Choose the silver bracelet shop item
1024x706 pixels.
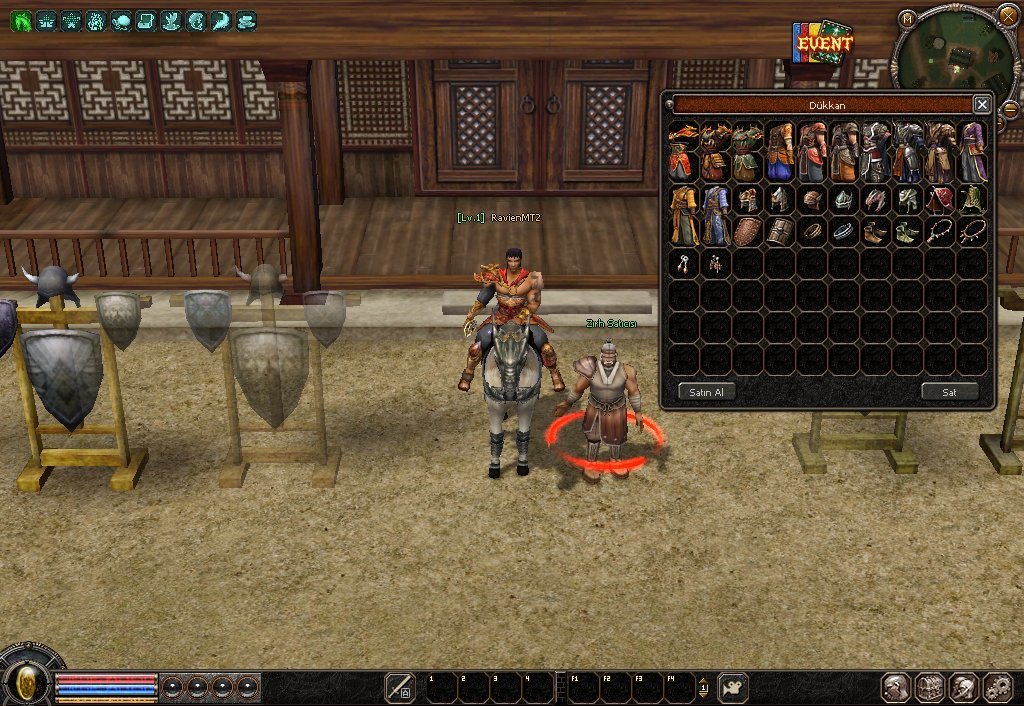pyautogui.click(x=843, y=231)
